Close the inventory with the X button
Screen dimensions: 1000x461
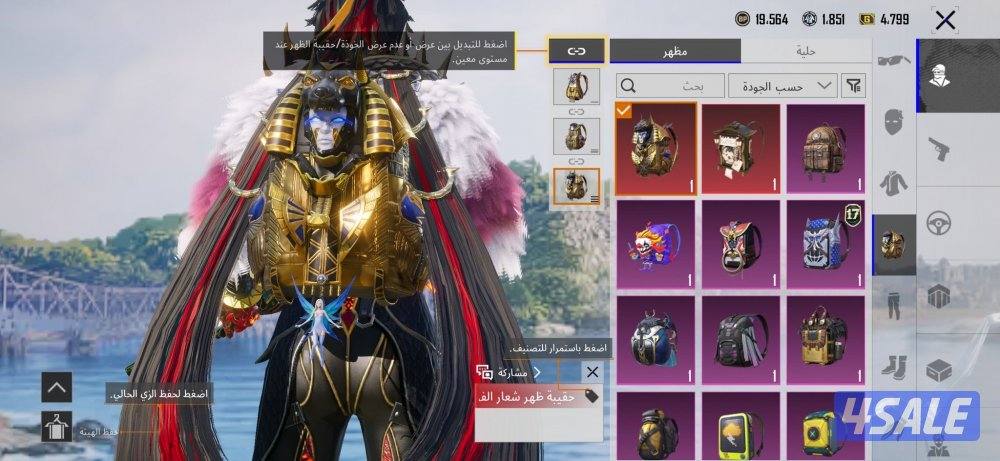945,20
